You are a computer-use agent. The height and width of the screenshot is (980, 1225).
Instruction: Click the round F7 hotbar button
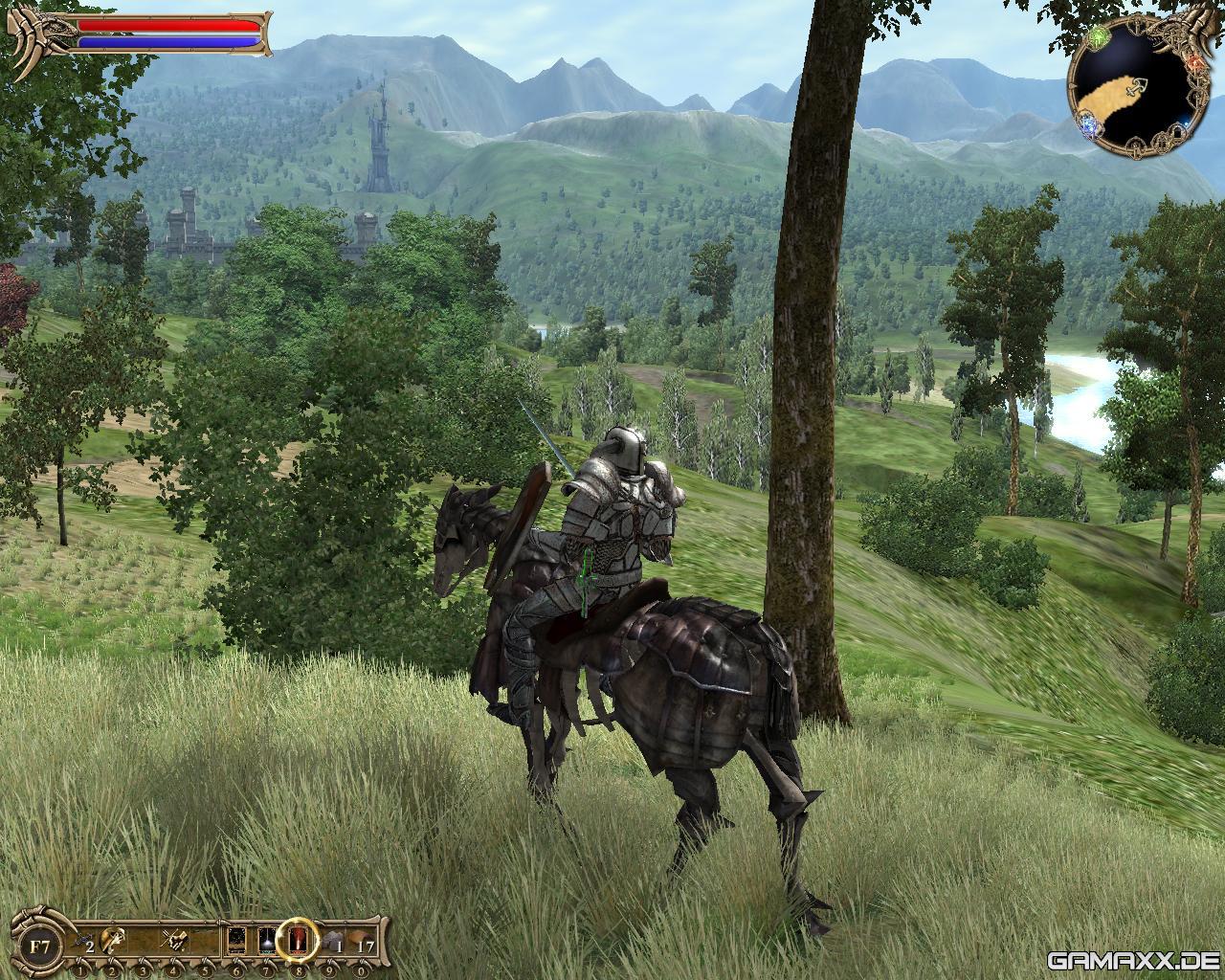(x=40, y=948)
